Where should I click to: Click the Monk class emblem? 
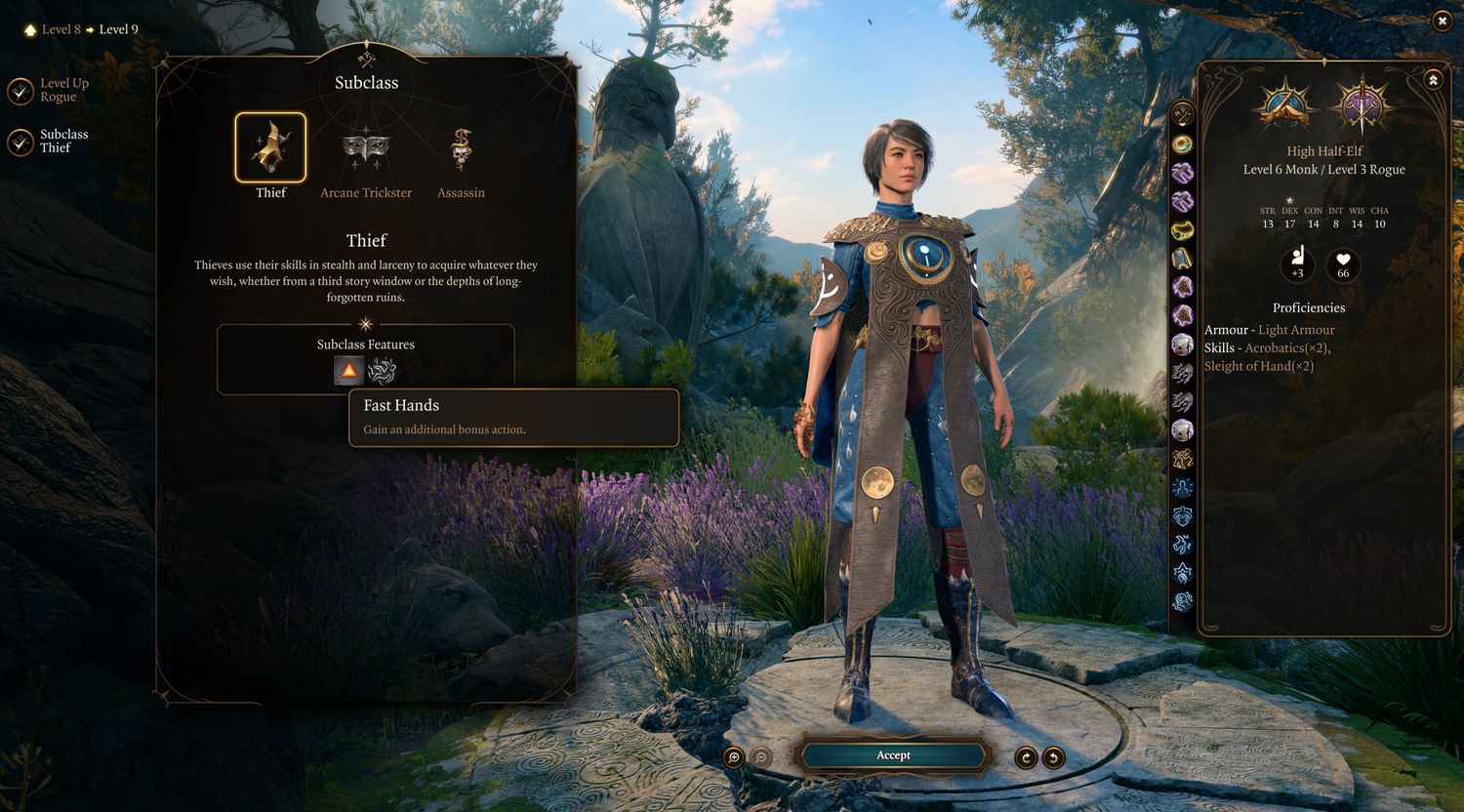pyautogui.click(x=1285, y=104)
